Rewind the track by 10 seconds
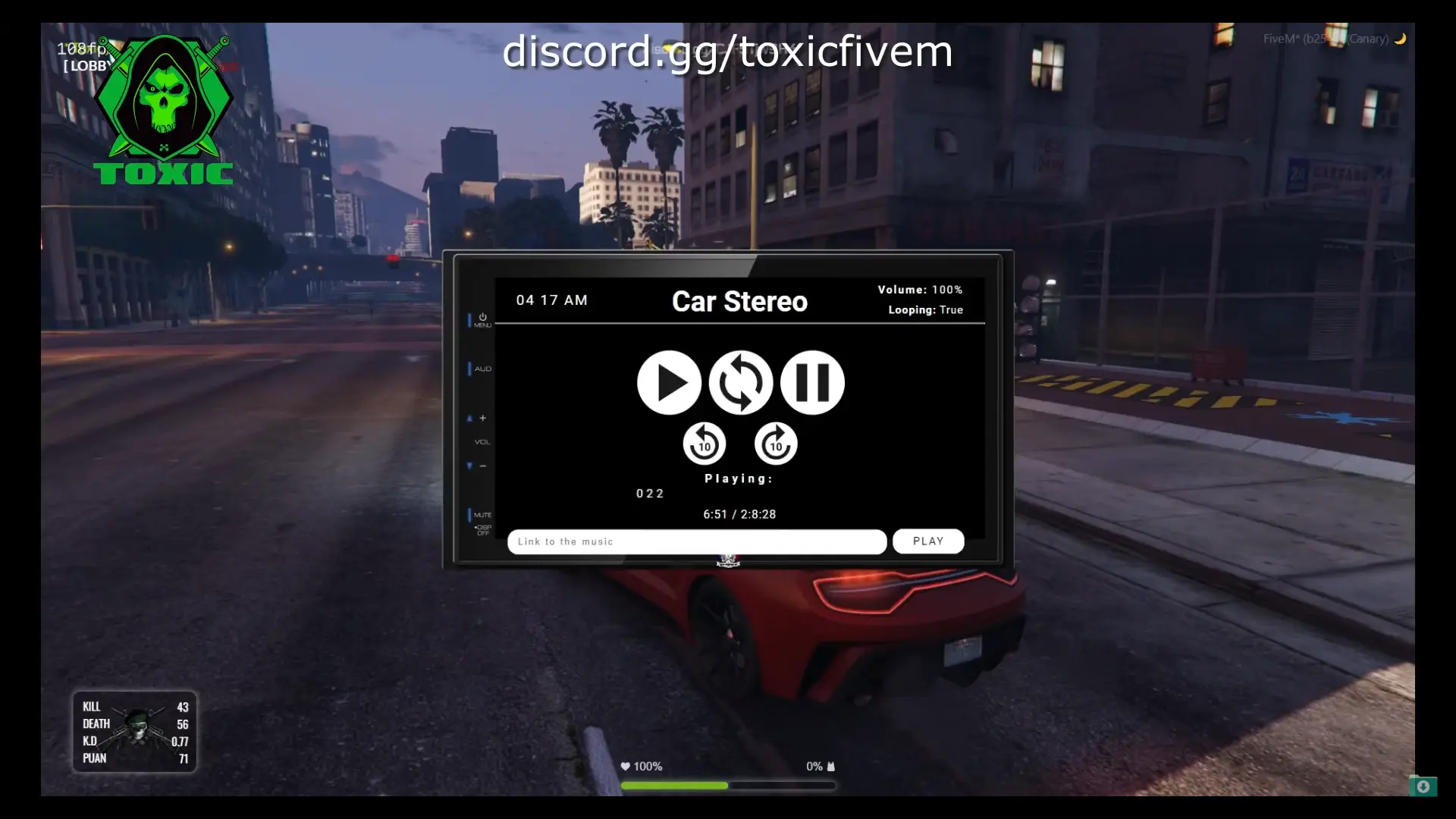The height and width of the screenshot is (819, 1456). (x=704, y=444)
